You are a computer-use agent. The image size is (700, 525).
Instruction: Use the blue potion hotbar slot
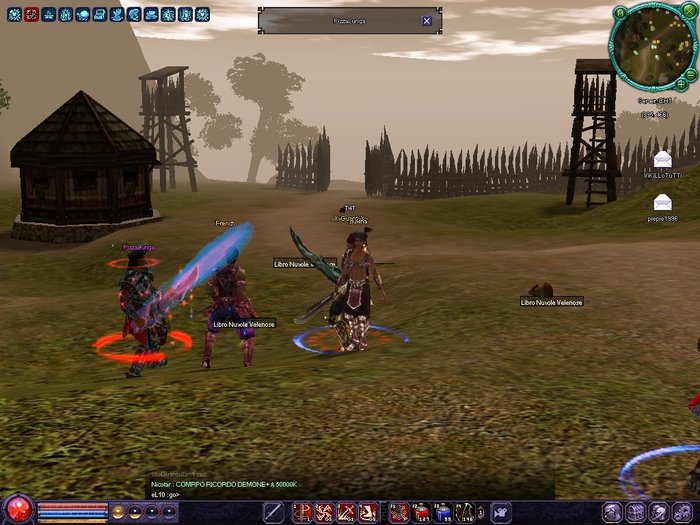pos(443,512)
